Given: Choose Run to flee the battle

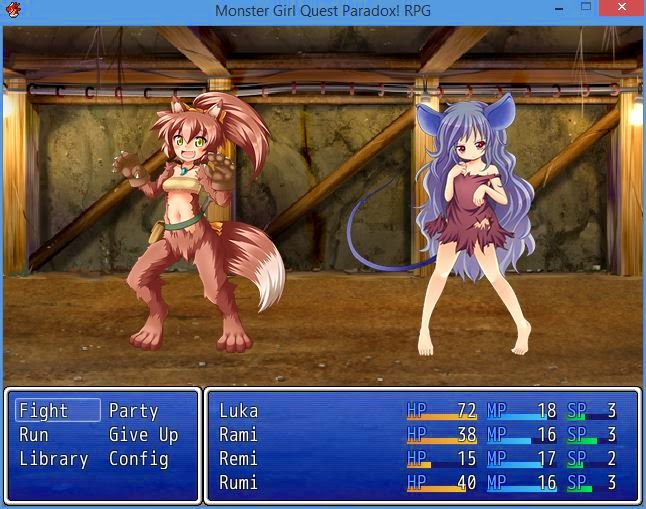Looking at the screenshot, I should pos(34,435).
